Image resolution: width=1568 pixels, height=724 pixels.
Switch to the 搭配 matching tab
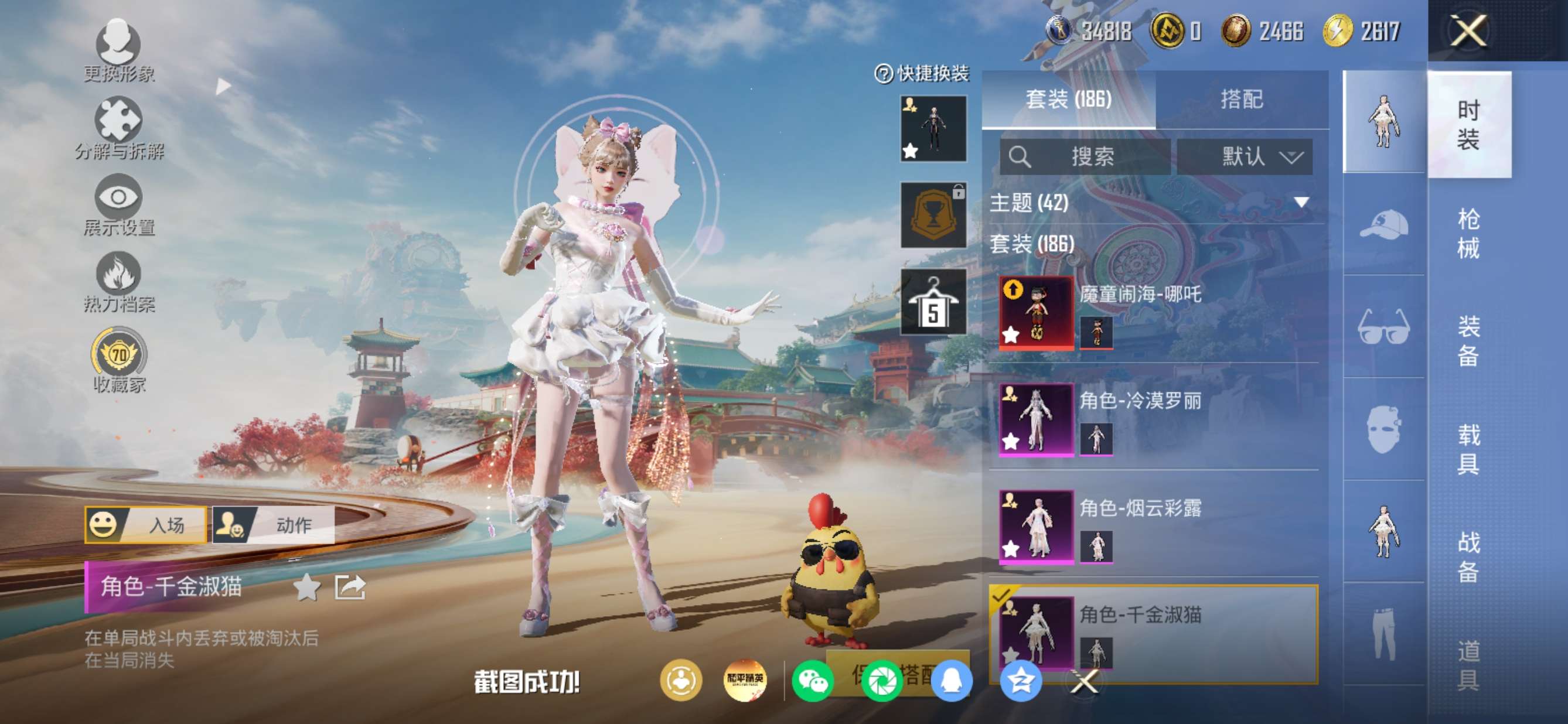1241,99
